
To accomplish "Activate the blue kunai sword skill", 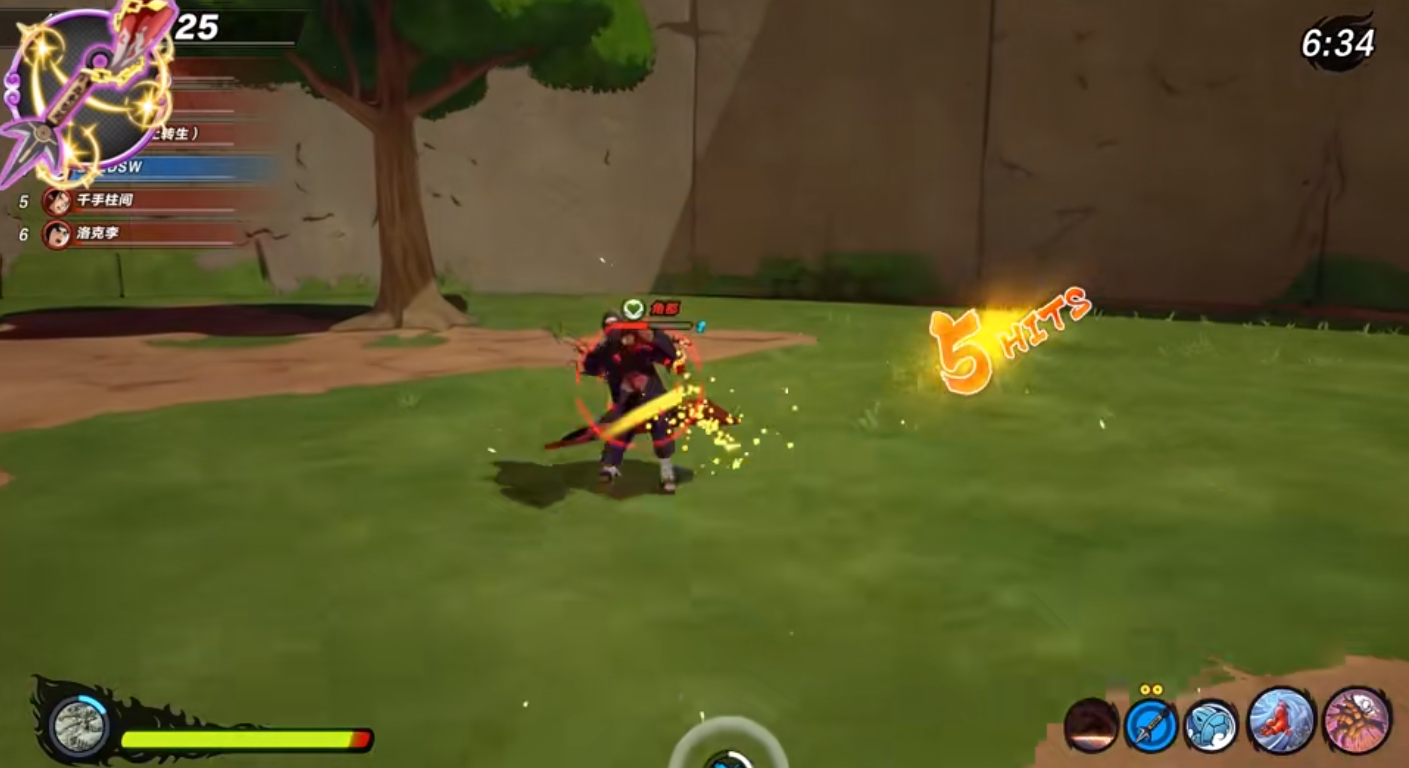I will point(1149,725).
